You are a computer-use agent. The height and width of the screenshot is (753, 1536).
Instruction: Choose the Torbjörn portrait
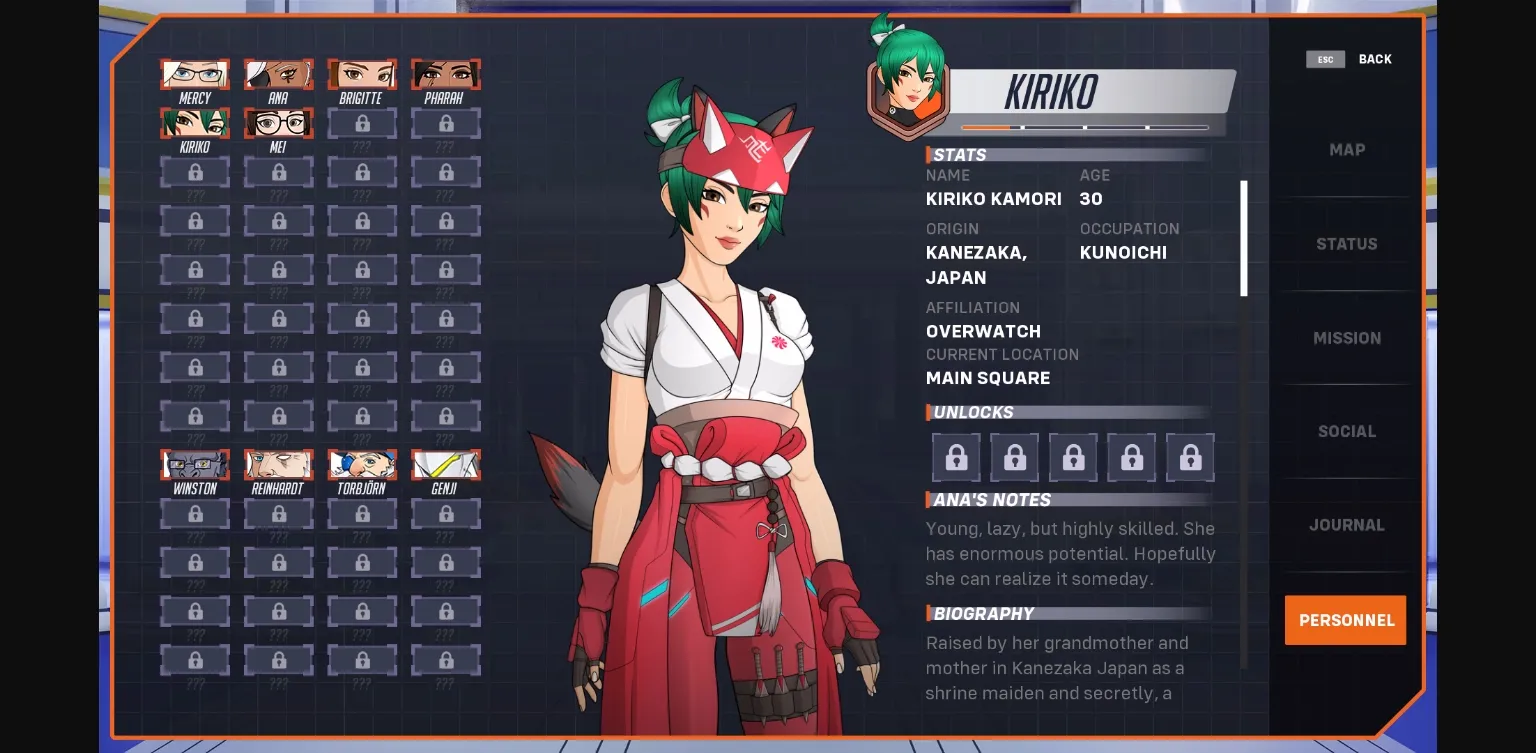(362, 465)
